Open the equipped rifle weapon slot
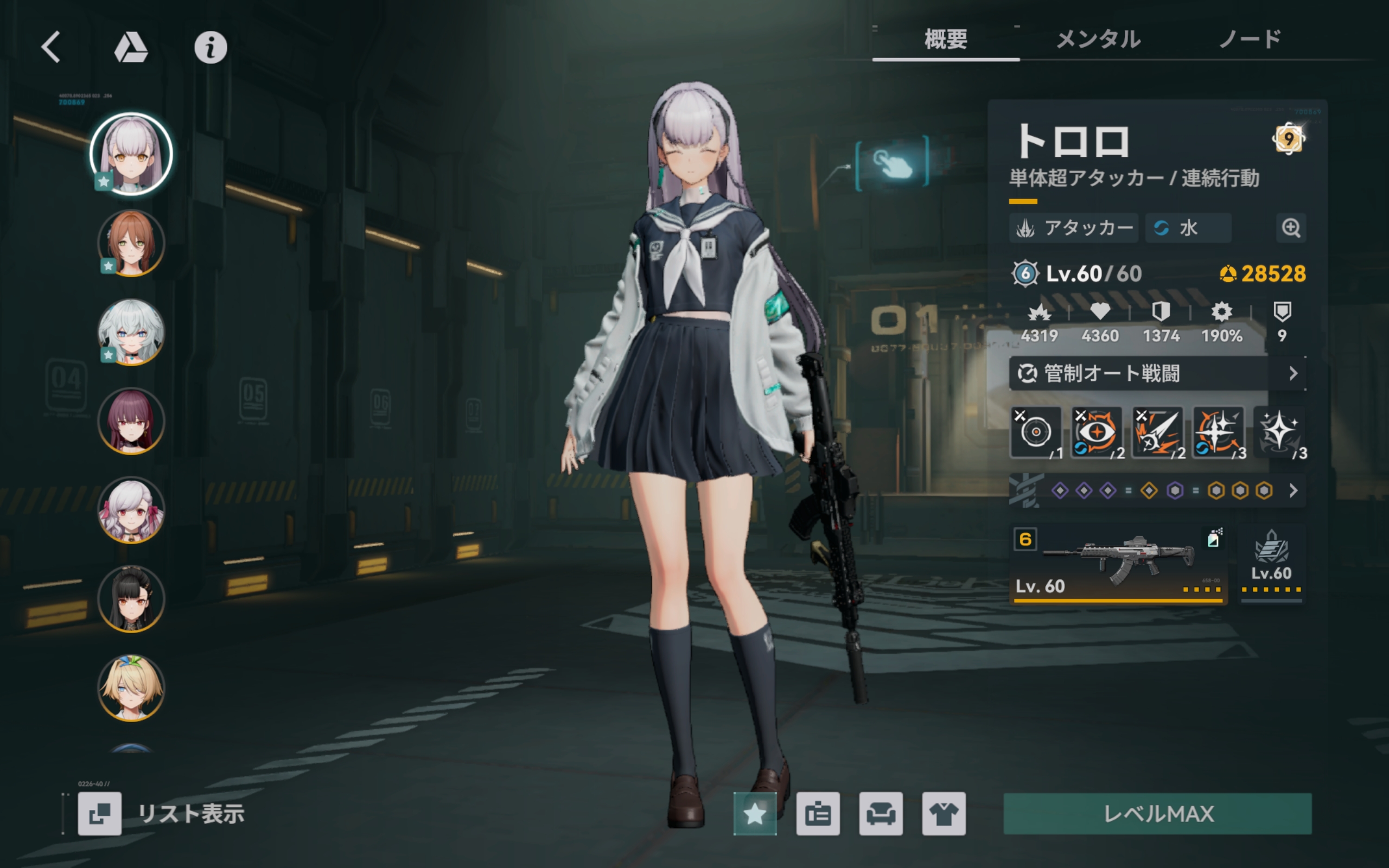1389x868 pixels. pyautogui.click(x=1118, y=564)
